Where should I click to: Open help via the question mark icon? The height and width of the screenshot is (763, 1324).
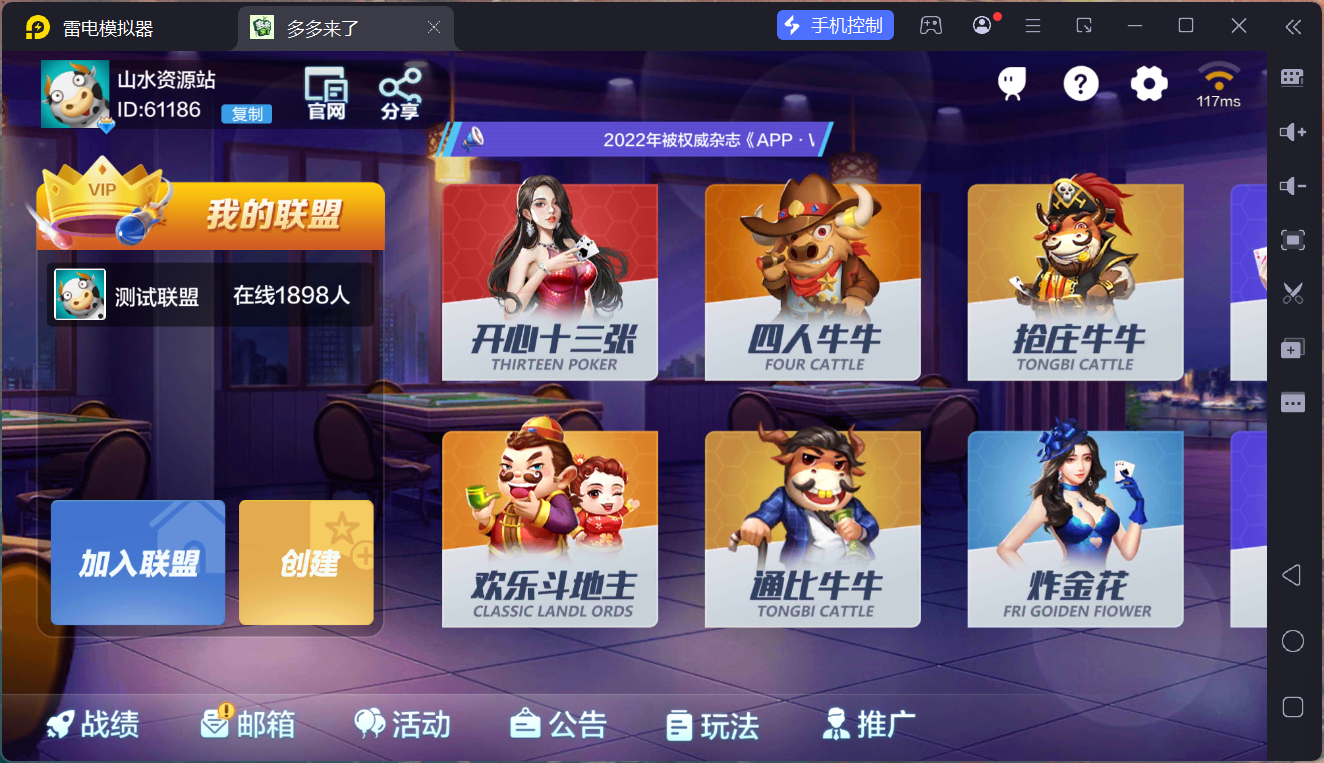[1080, 85]
